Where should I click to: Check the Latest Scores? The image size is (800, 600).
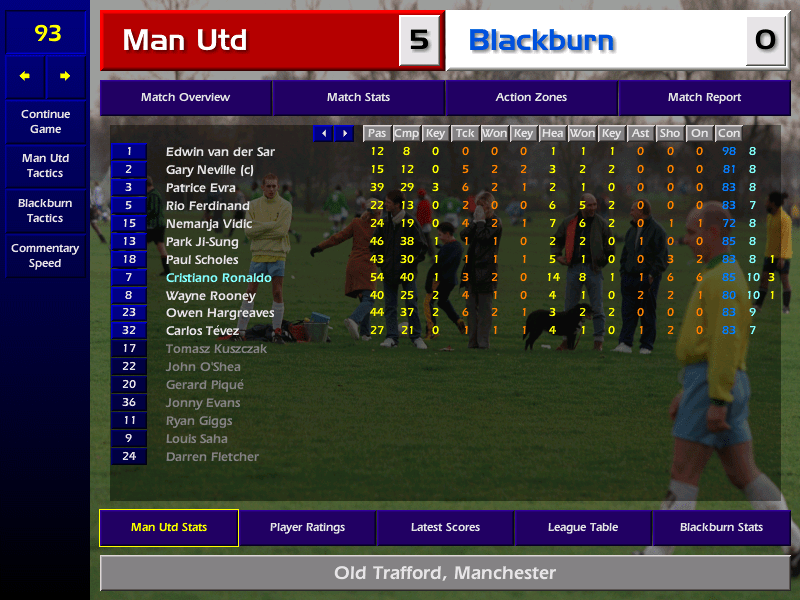445,527
